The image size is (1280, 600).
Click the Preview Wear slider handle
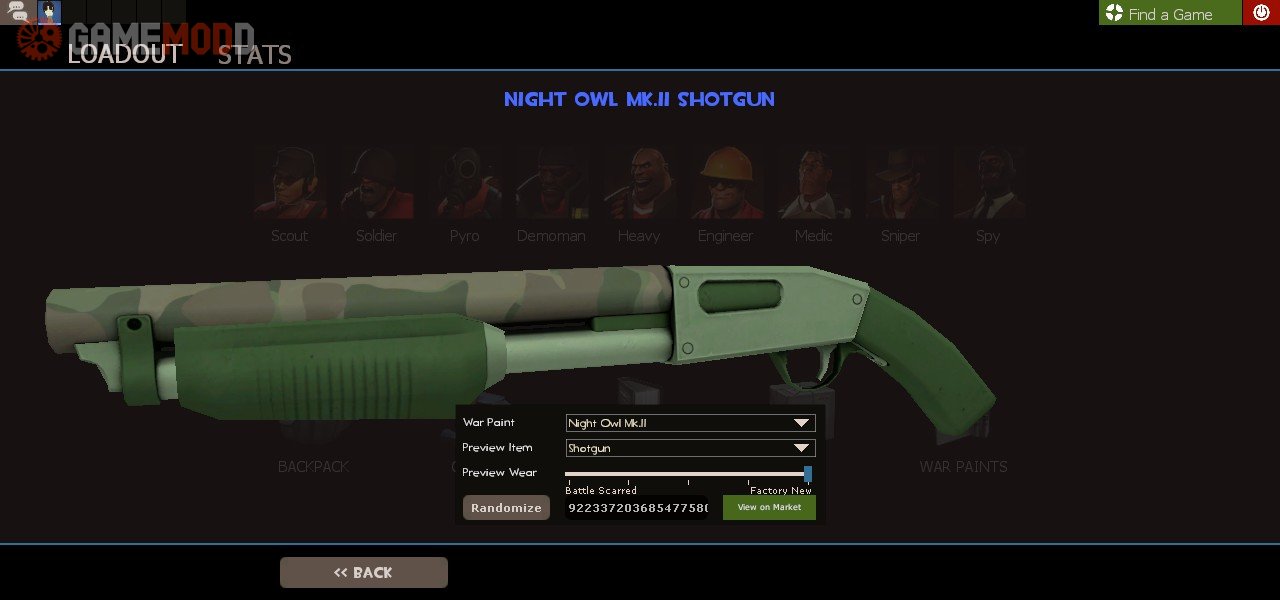(x=808, y=474)
